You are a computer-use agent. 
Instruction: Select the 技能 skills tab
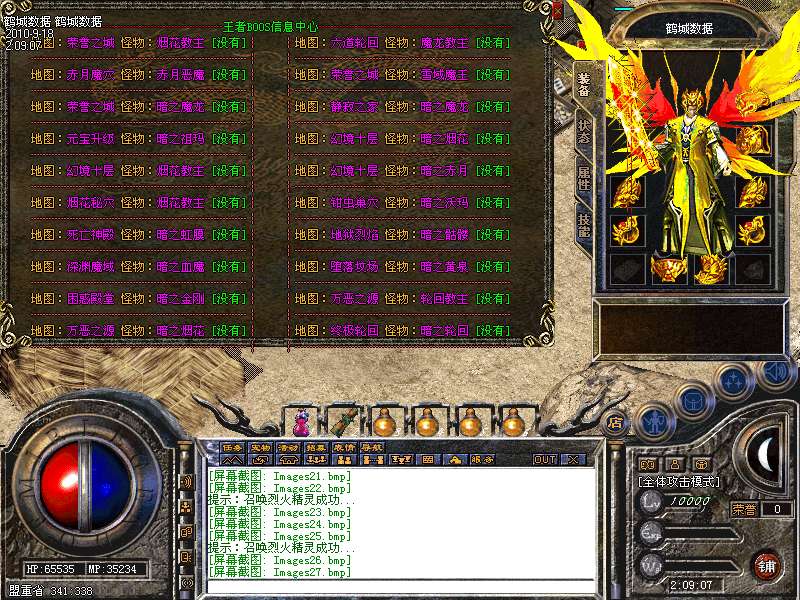[x=583, y=223]
